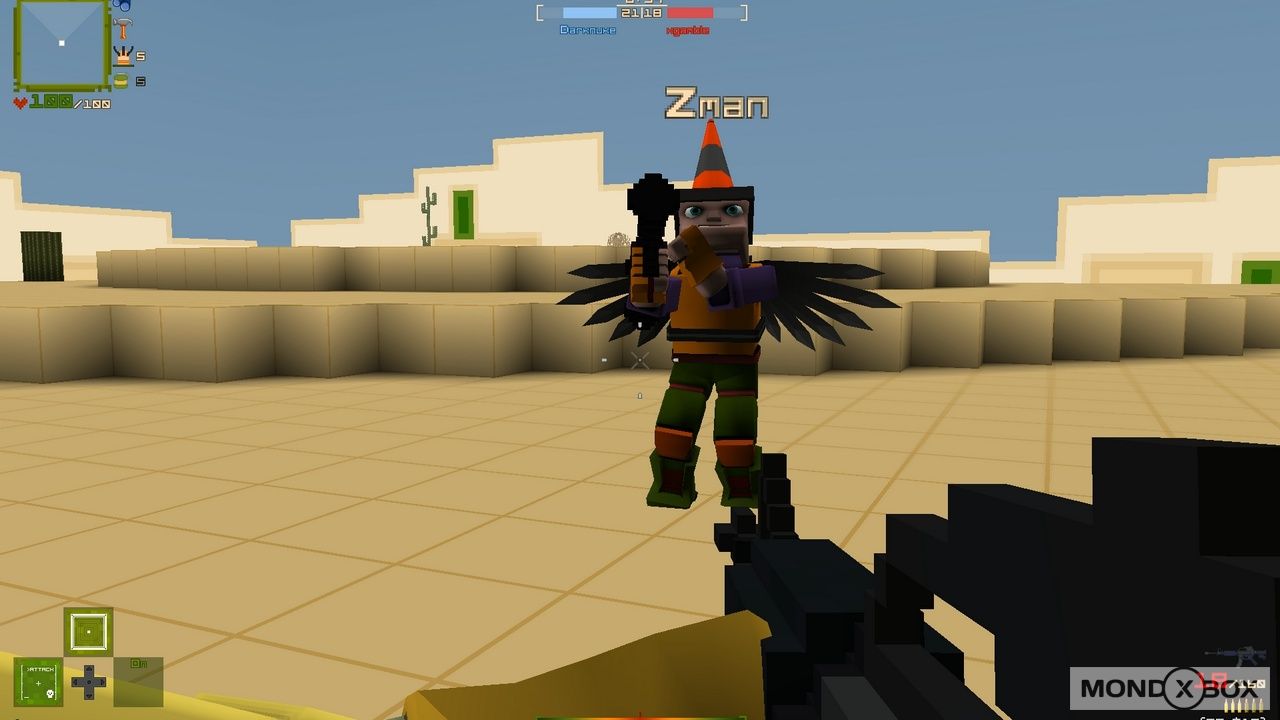Select the center button of the D-pad control
Viewport: 1280px width, 720px height.
pos(89,682)
